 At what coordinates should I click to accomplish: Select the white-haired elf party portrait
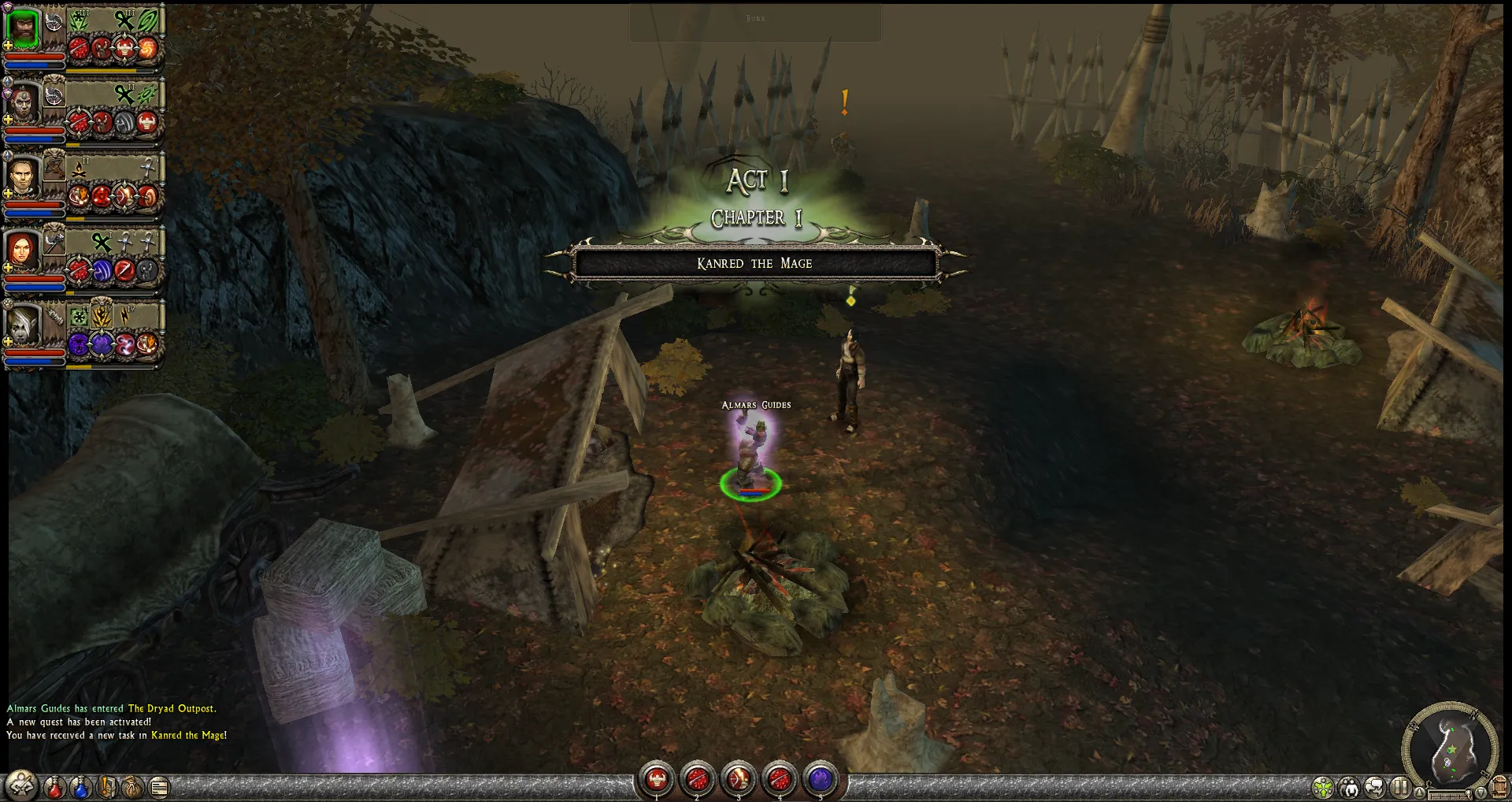(x=23, y=325)
